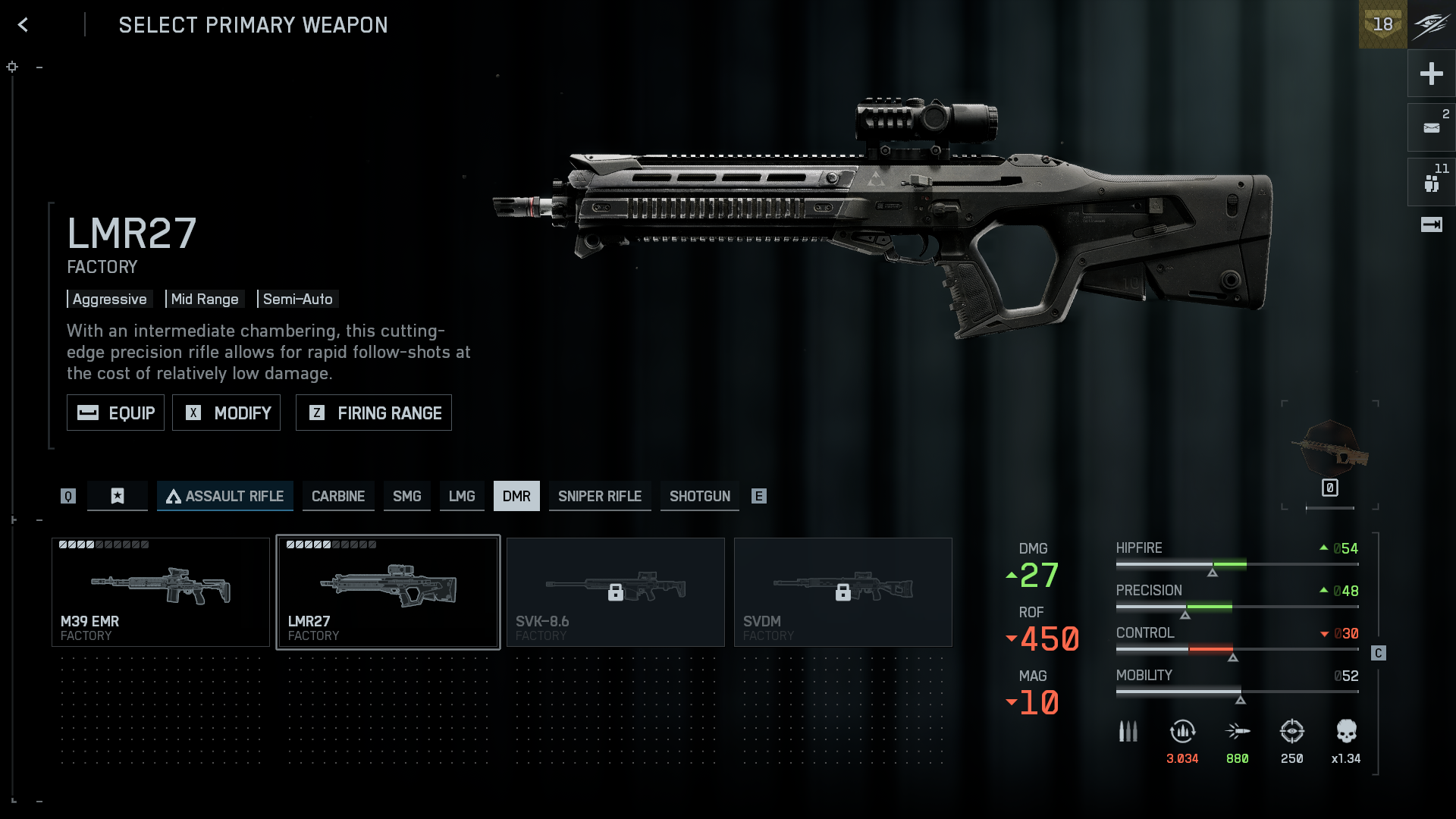Select the SMG category
Screen dimensions: 1456x819
406,496
